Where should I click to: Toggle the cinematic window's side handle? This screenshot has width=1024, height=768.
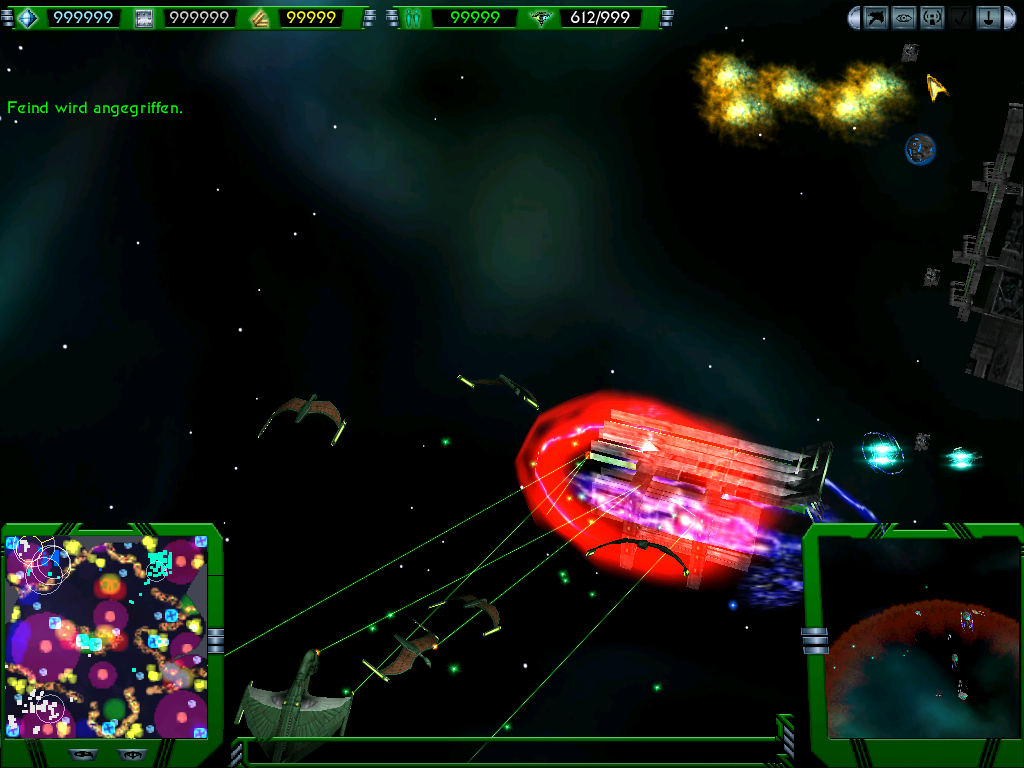click(814, 640)
